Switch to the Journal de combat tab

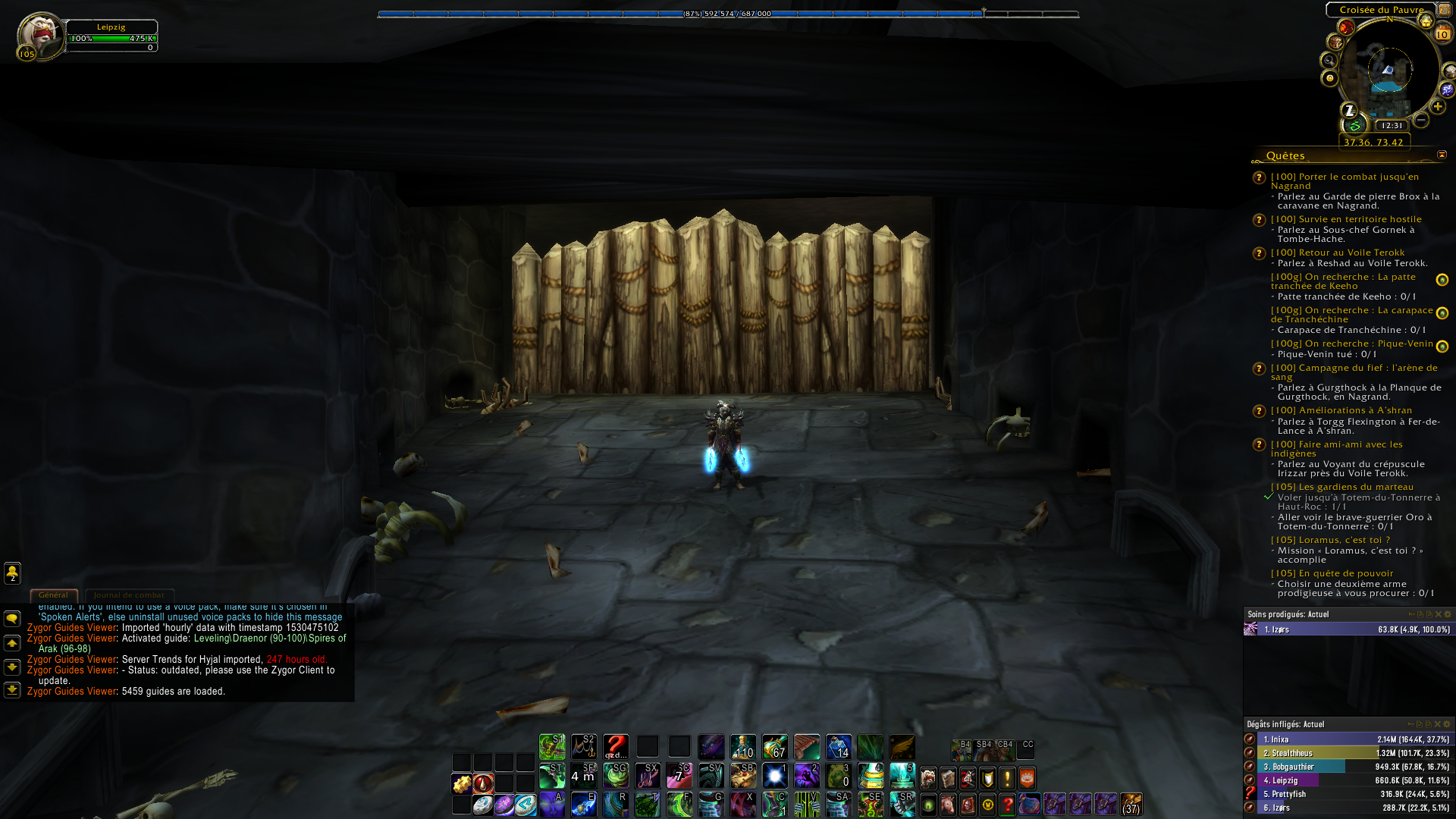(130, 595)
